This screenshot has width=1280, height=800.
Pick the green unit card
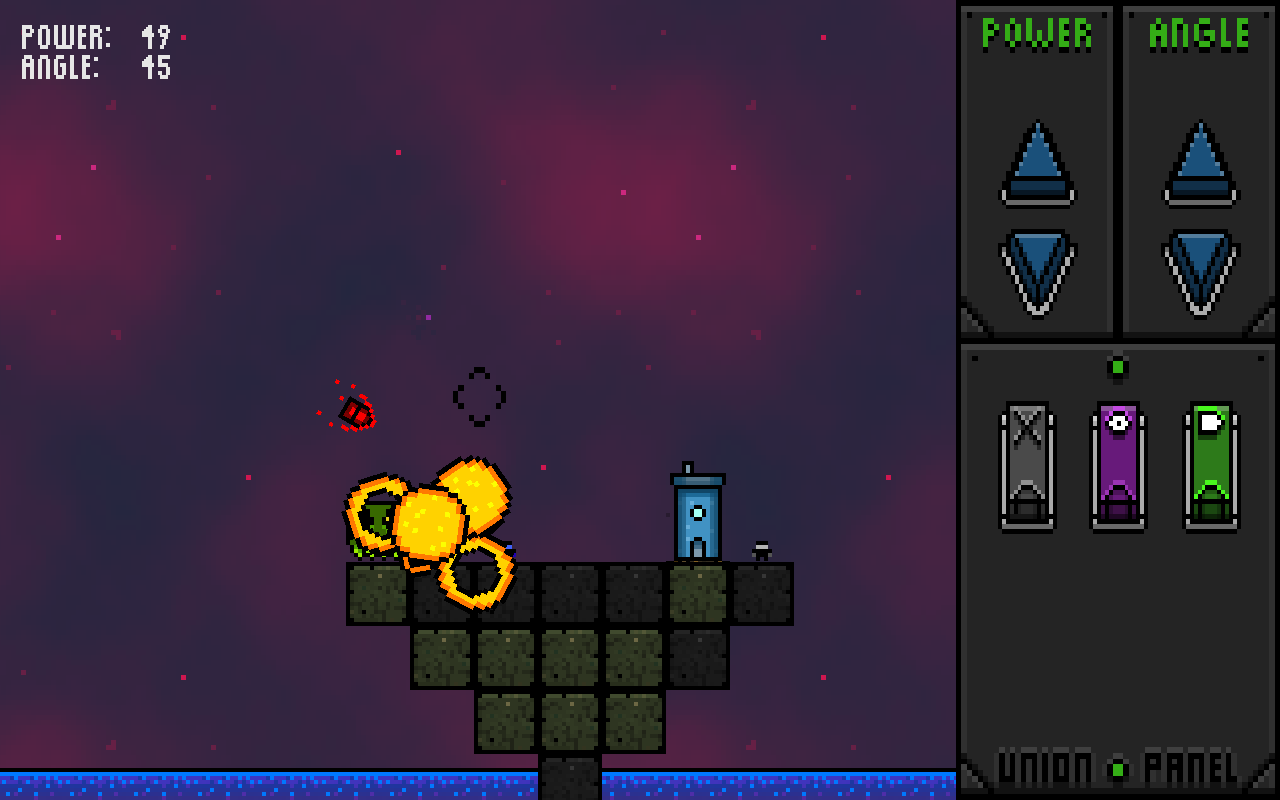coord(1211,465)
